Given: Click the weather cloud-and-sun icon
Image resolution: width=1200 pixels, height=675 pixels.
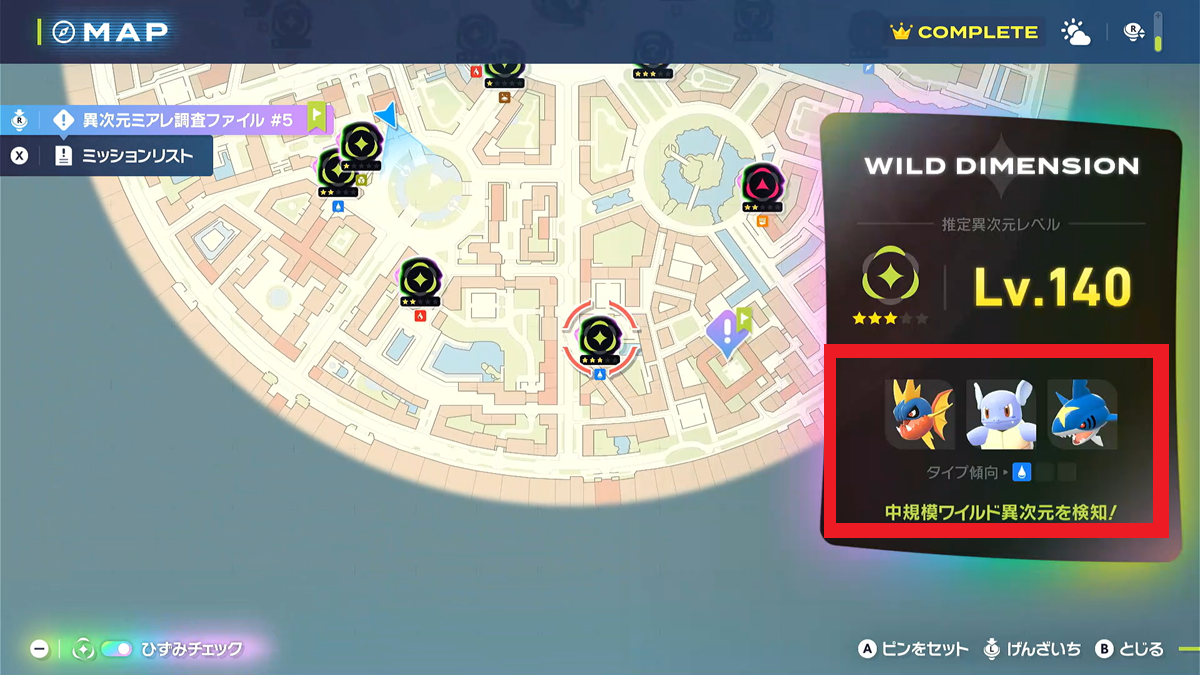Looking at the screenshot, I should (1076, 32).
